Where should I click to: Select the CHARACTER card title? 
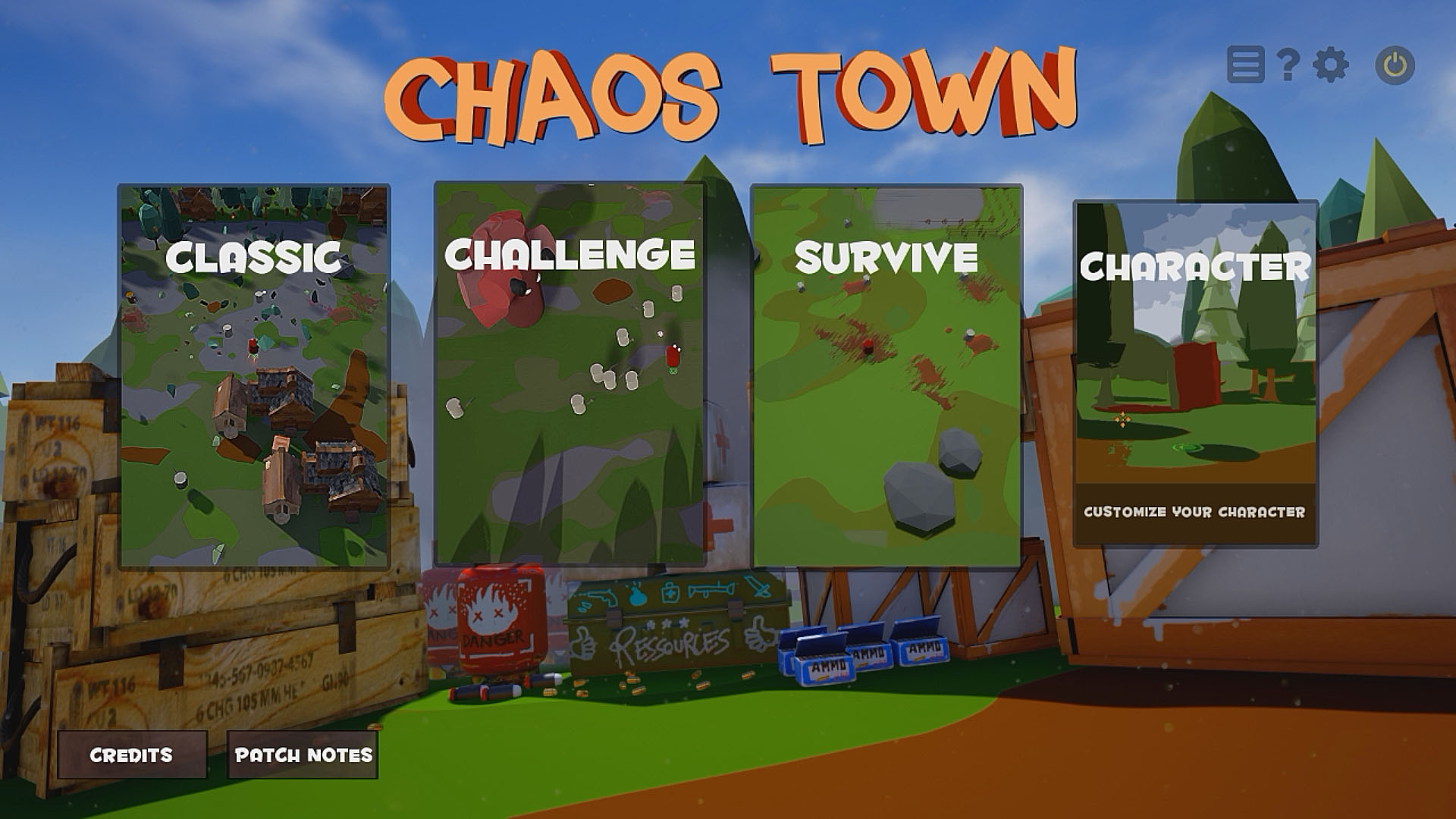pyautogui.click(x=1196, y=265)
